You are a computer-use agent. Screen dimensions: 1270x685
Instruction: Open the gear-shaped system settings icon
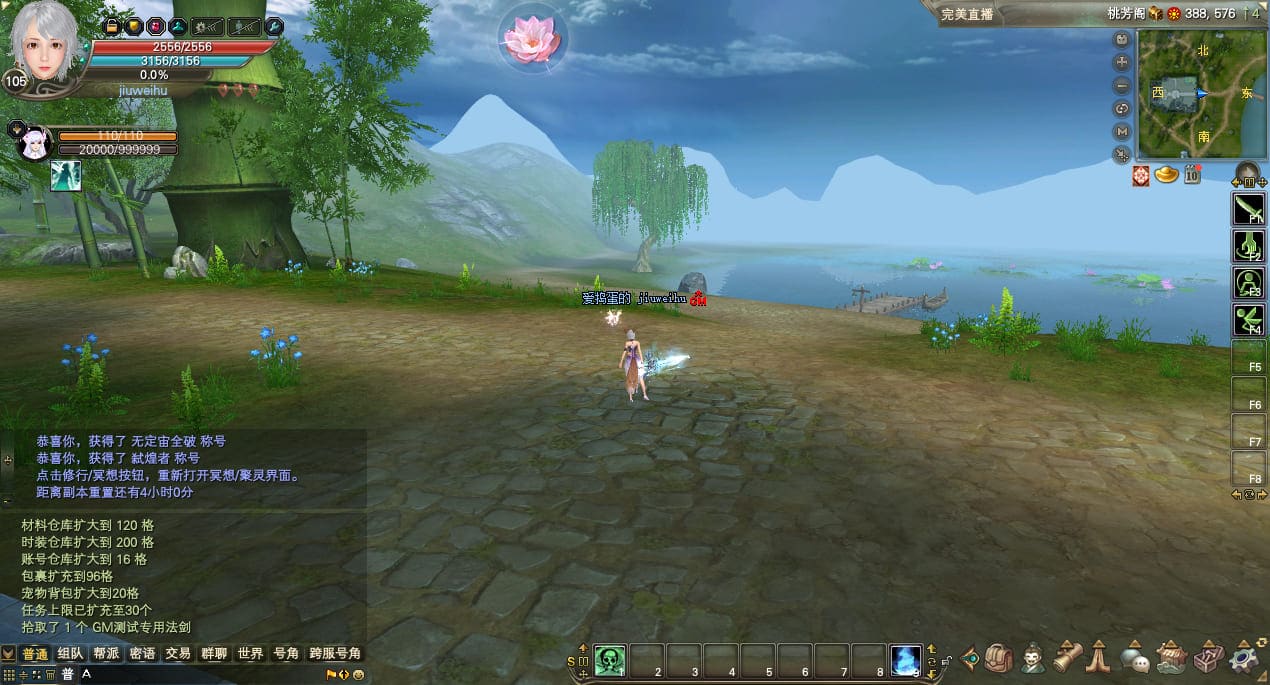tap(1244, 658)
